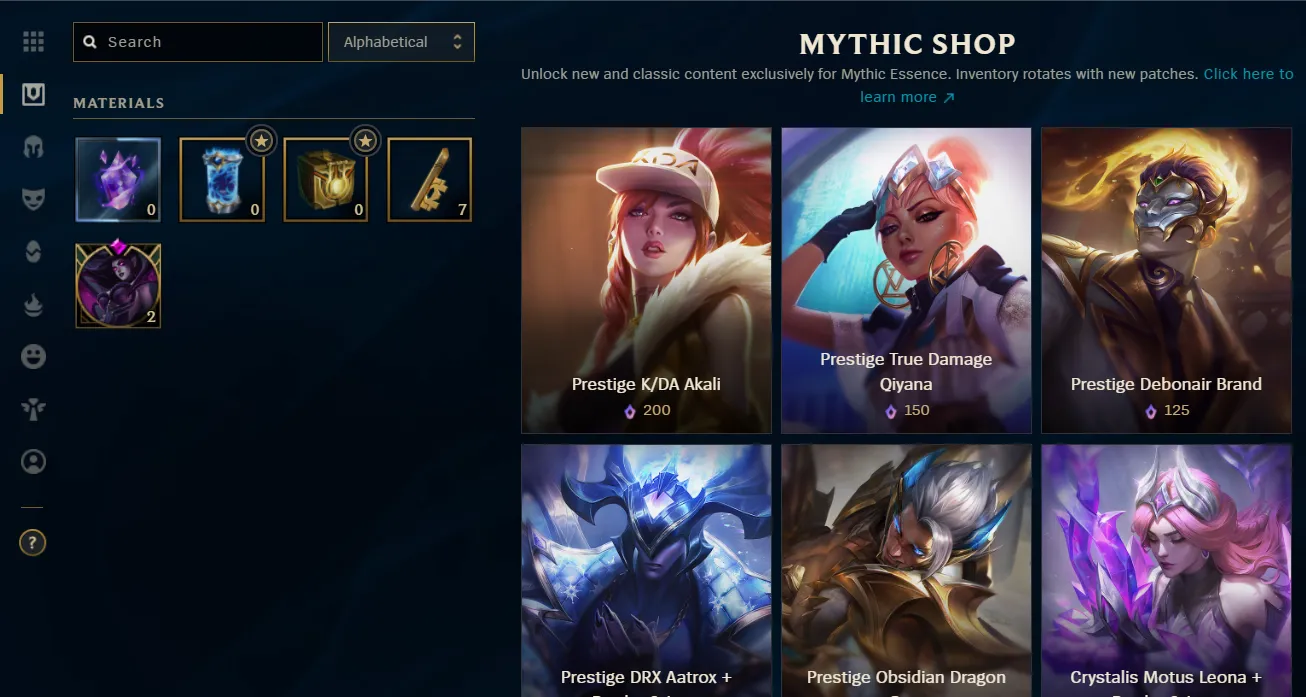Switch to the helmet champions sidebar tab

tap(33, 147)
